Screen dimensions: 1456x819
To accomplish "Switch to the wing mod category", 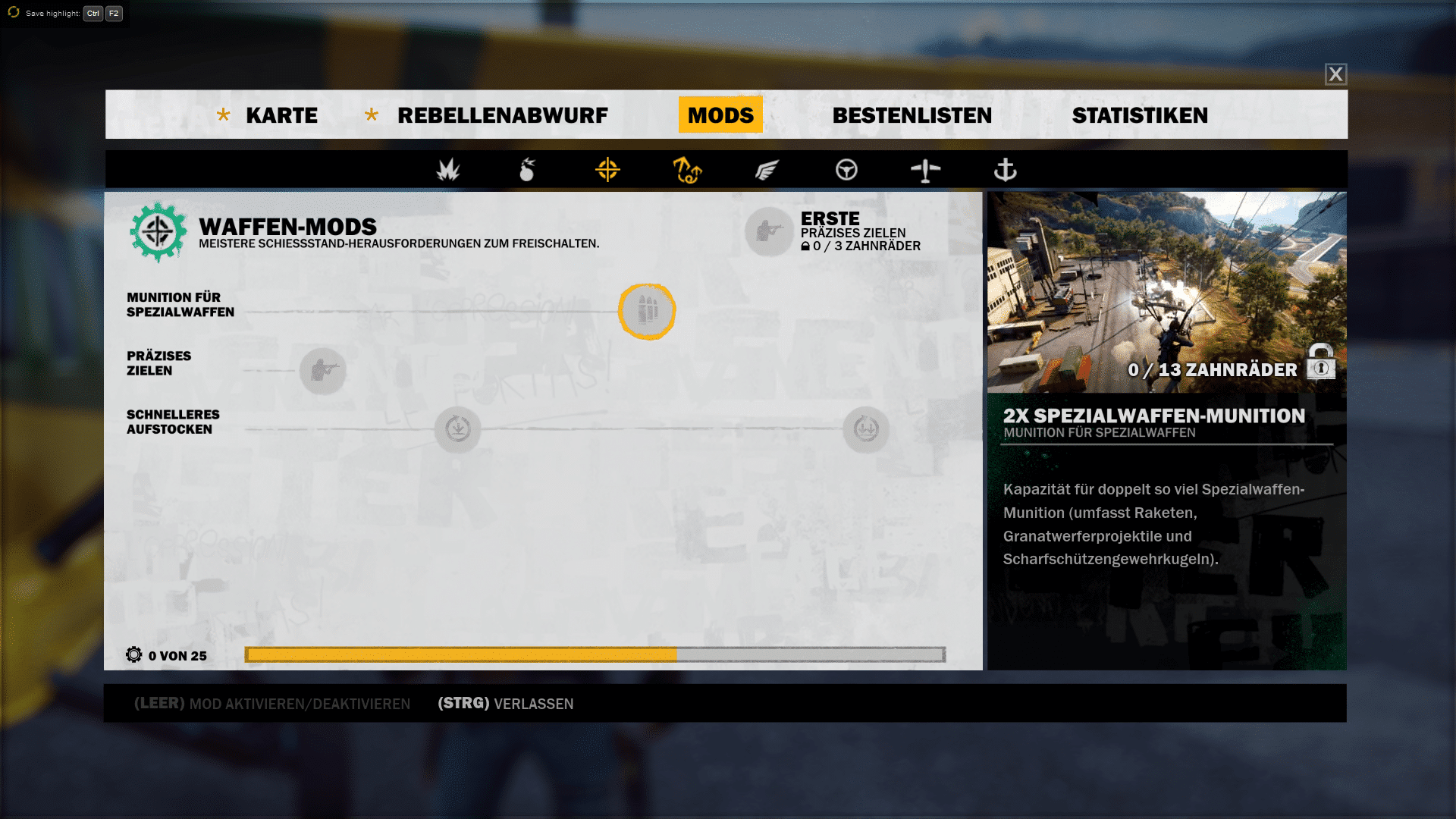I will tap(767, 170).
